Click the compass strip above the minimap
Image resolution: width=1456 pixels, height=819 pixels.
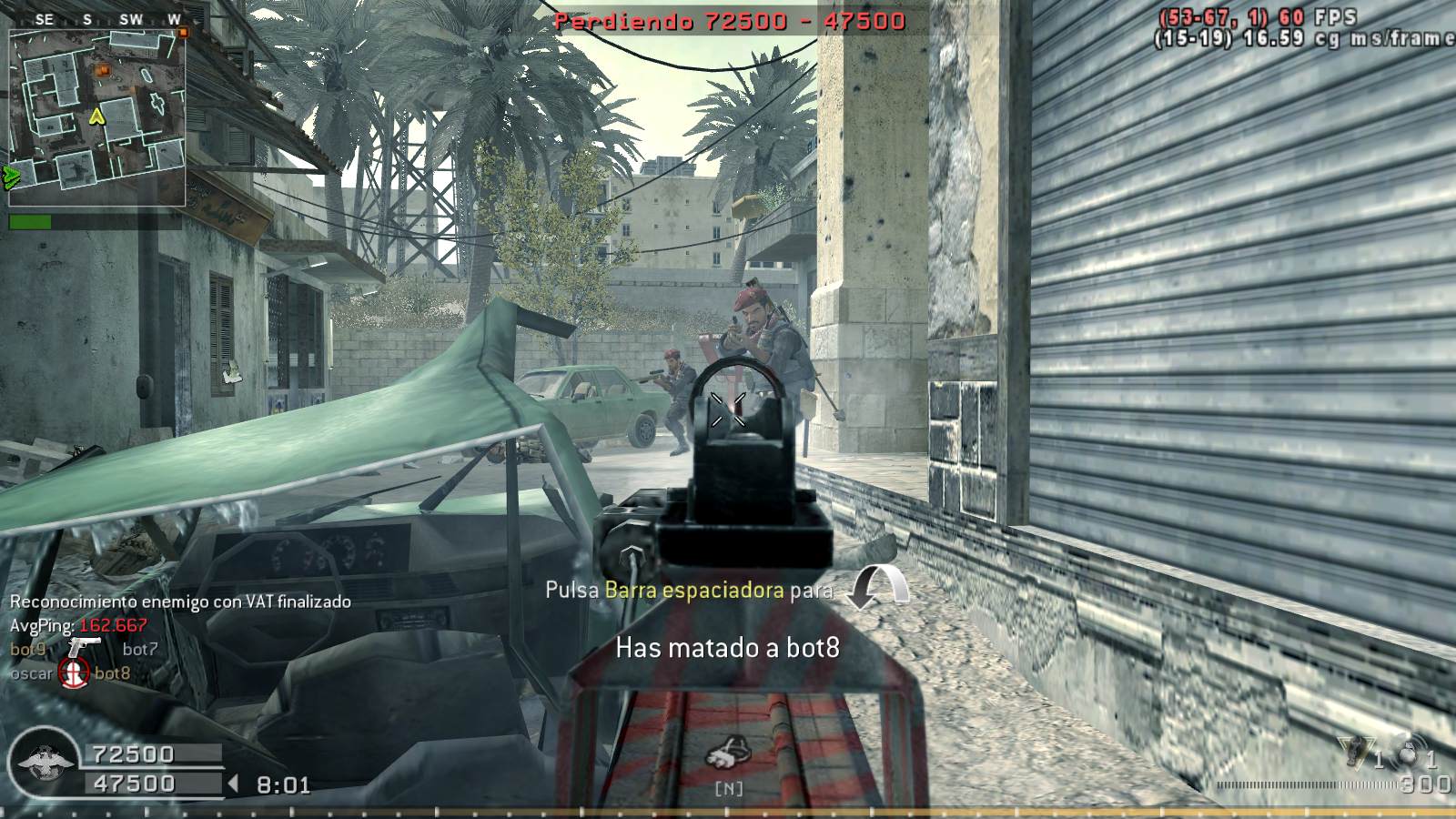pos(96,19)
